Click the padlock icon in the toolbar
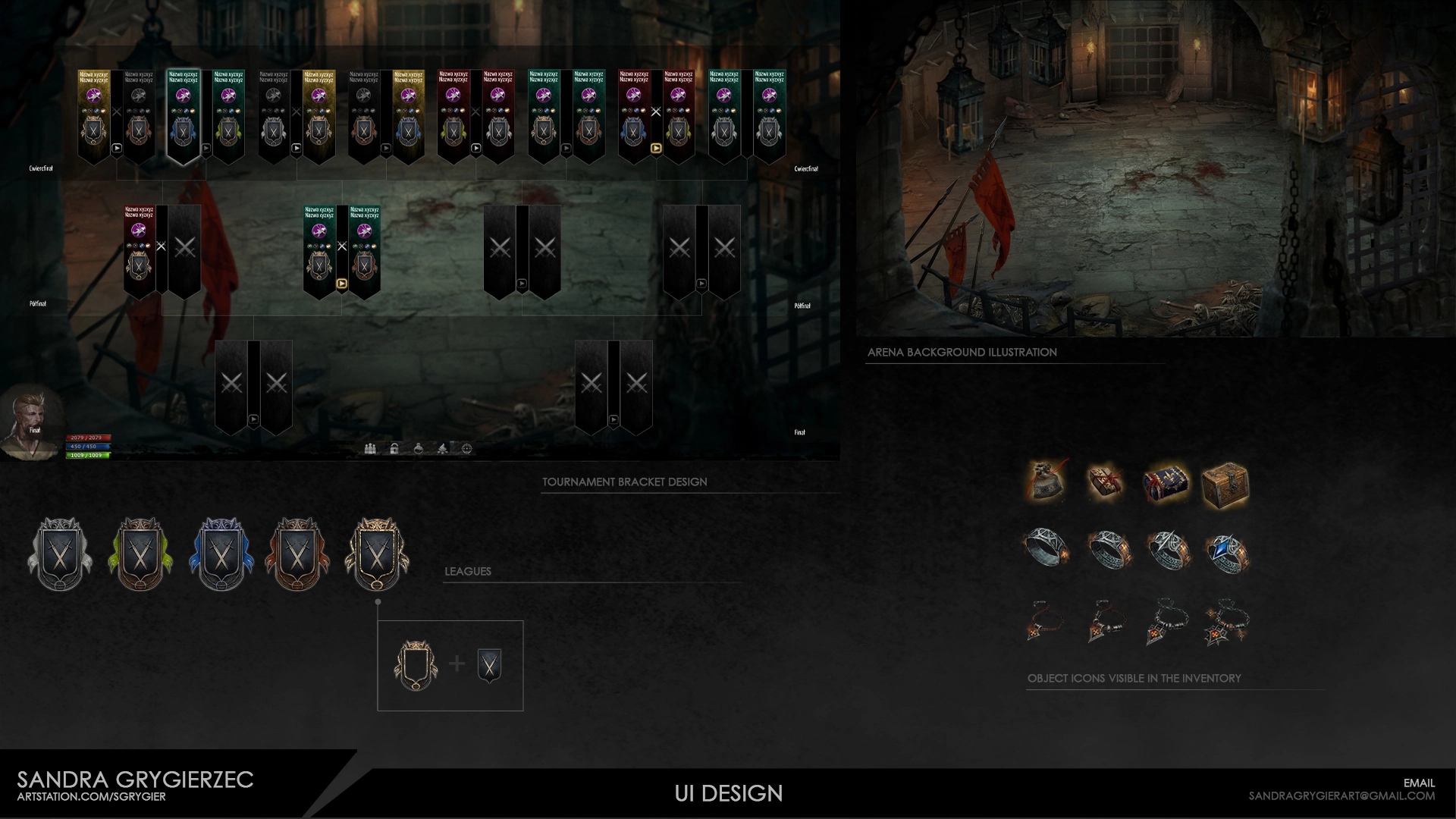This screenshot has width=1456, height=819. pos(394,449)
